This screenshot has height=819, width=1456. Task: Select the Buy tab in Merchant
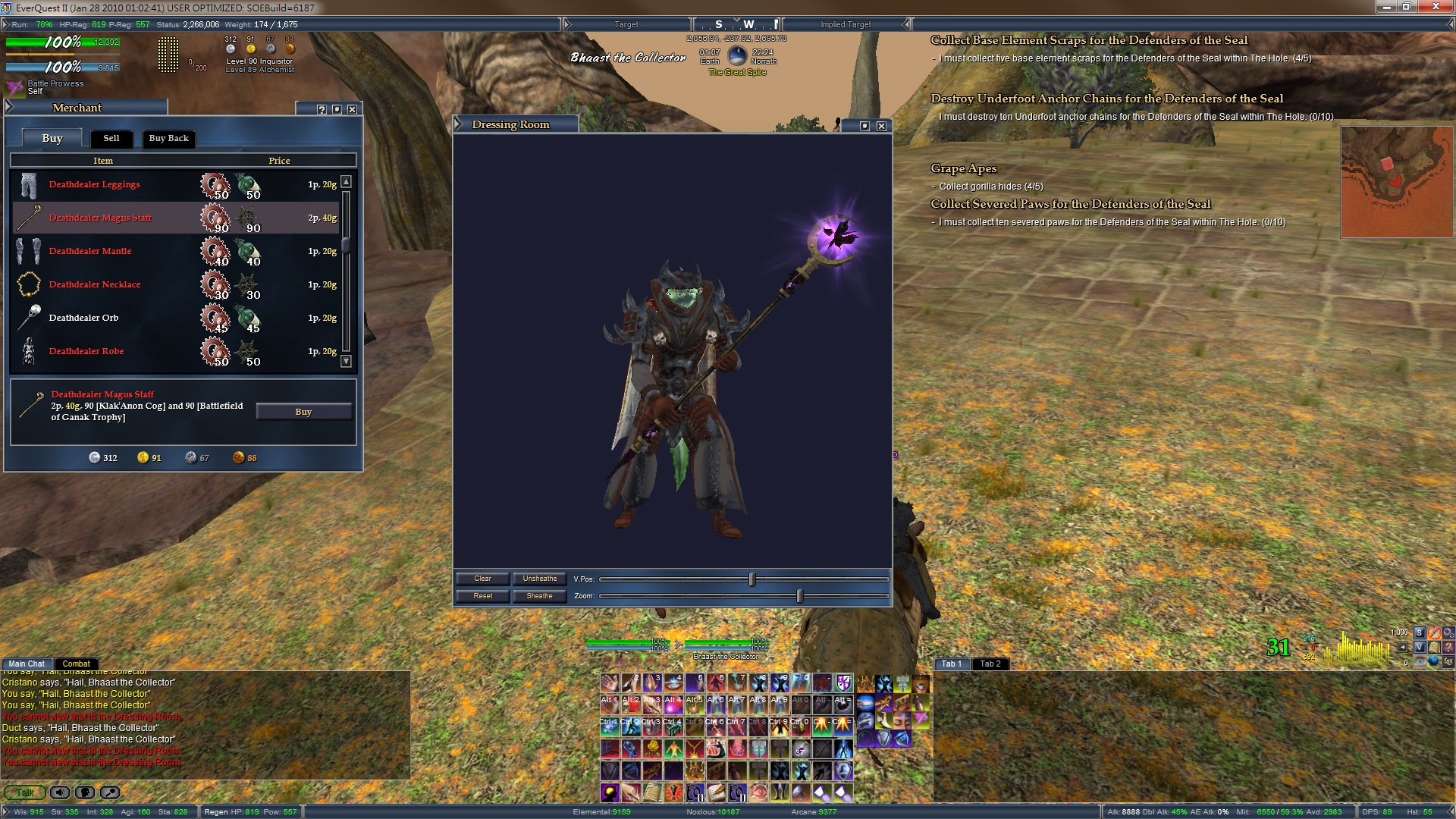tap(52, 138)
